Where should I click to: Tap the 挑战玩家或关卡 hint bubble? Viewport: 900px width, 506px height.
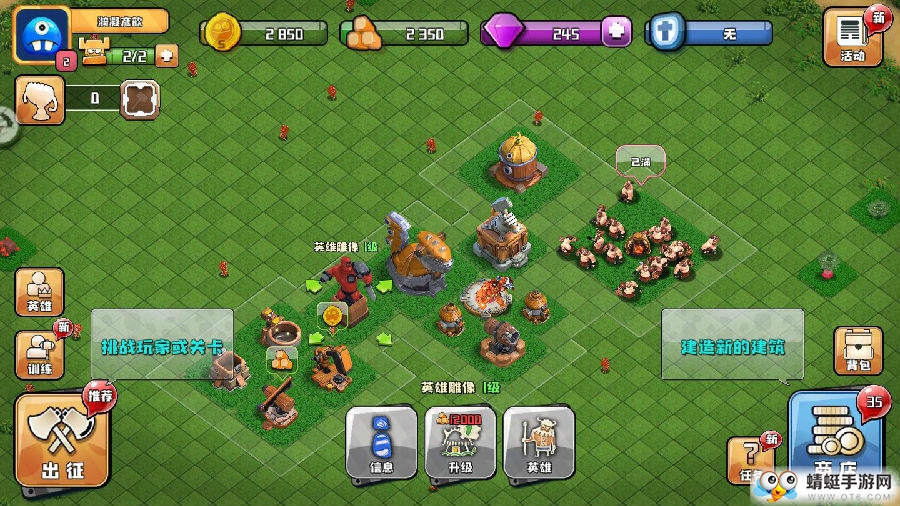click(x=162, y=348)
